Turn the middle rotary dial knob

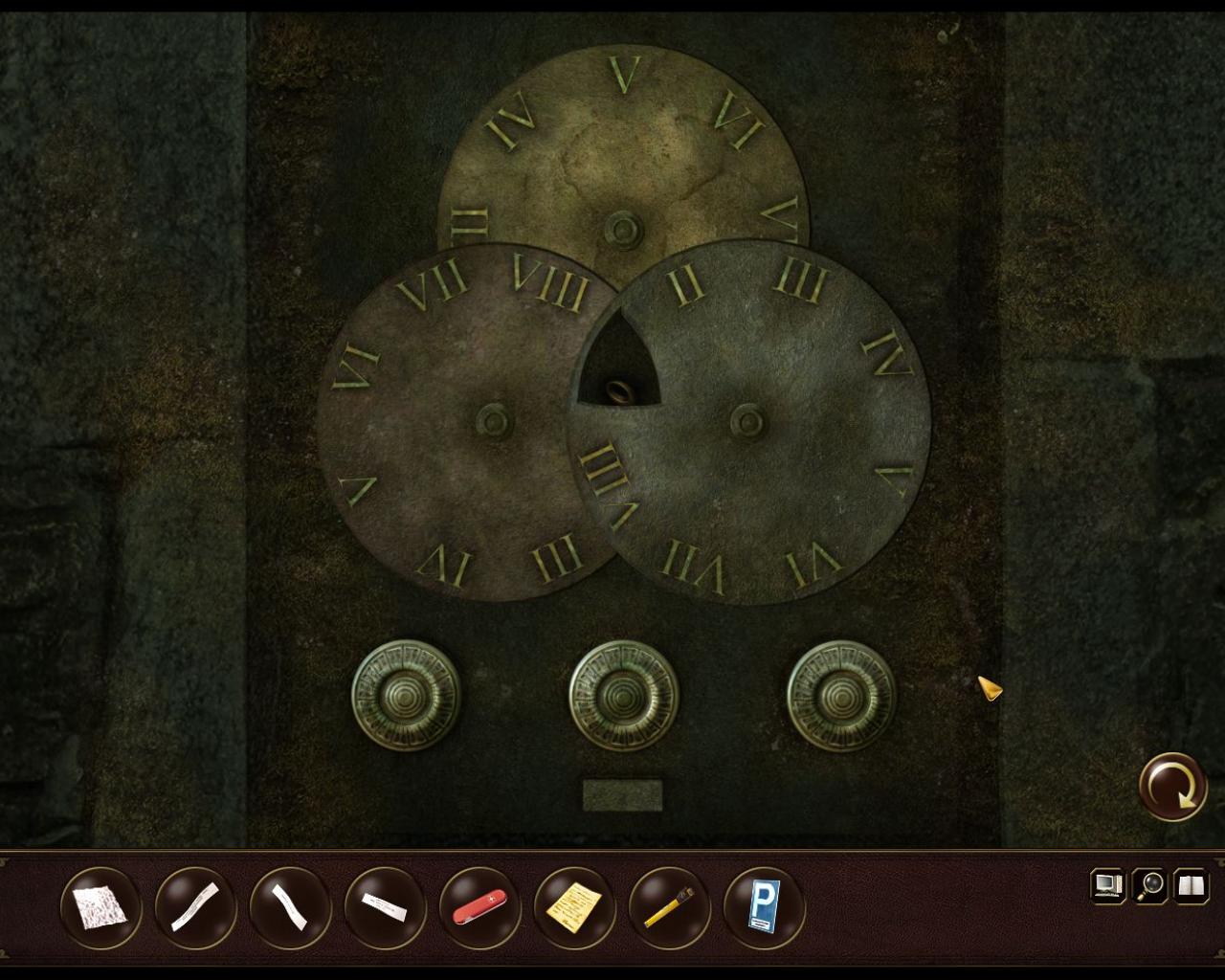622,698
